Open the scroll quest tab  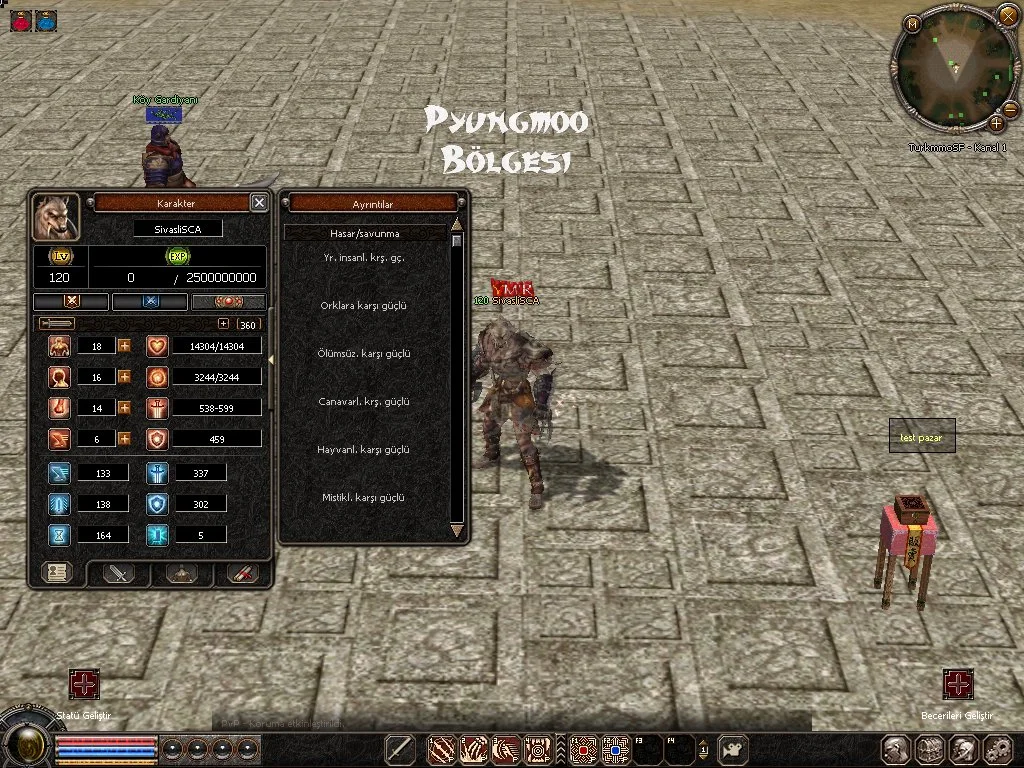coord(243,573)
